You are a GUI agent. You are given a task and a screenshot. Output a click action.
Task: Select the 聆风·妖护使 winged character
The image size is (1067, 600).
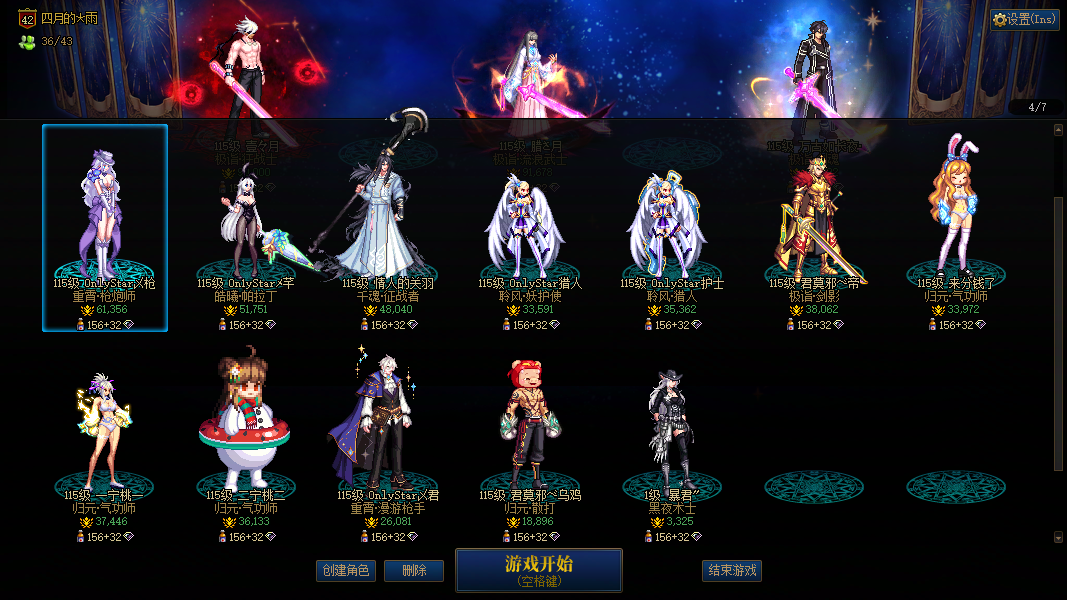tap(531, 230)
